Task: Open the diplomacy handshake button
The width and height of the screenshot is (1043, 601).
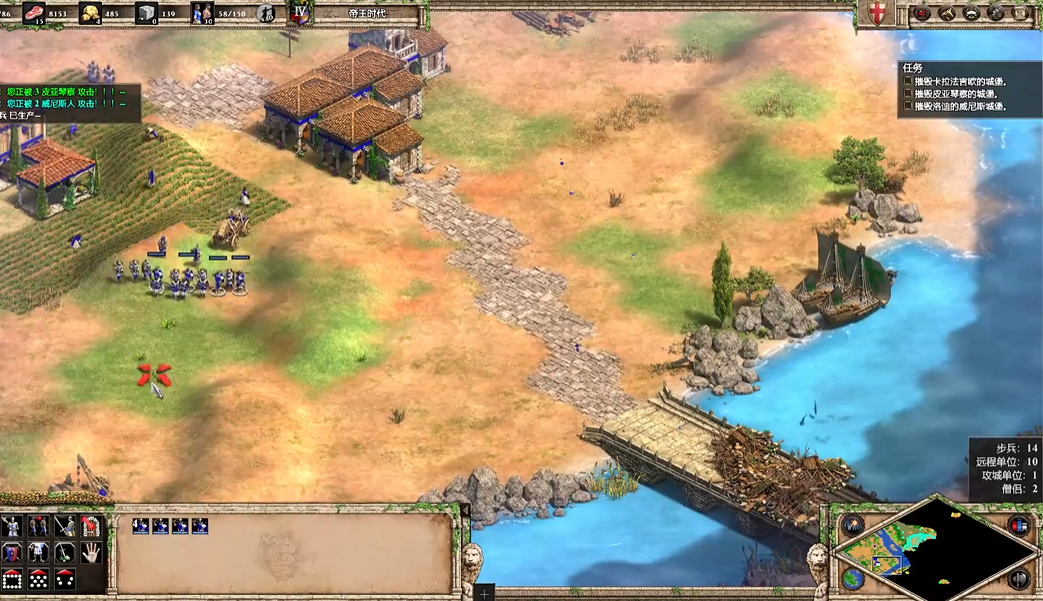Action: click(971, 13)
